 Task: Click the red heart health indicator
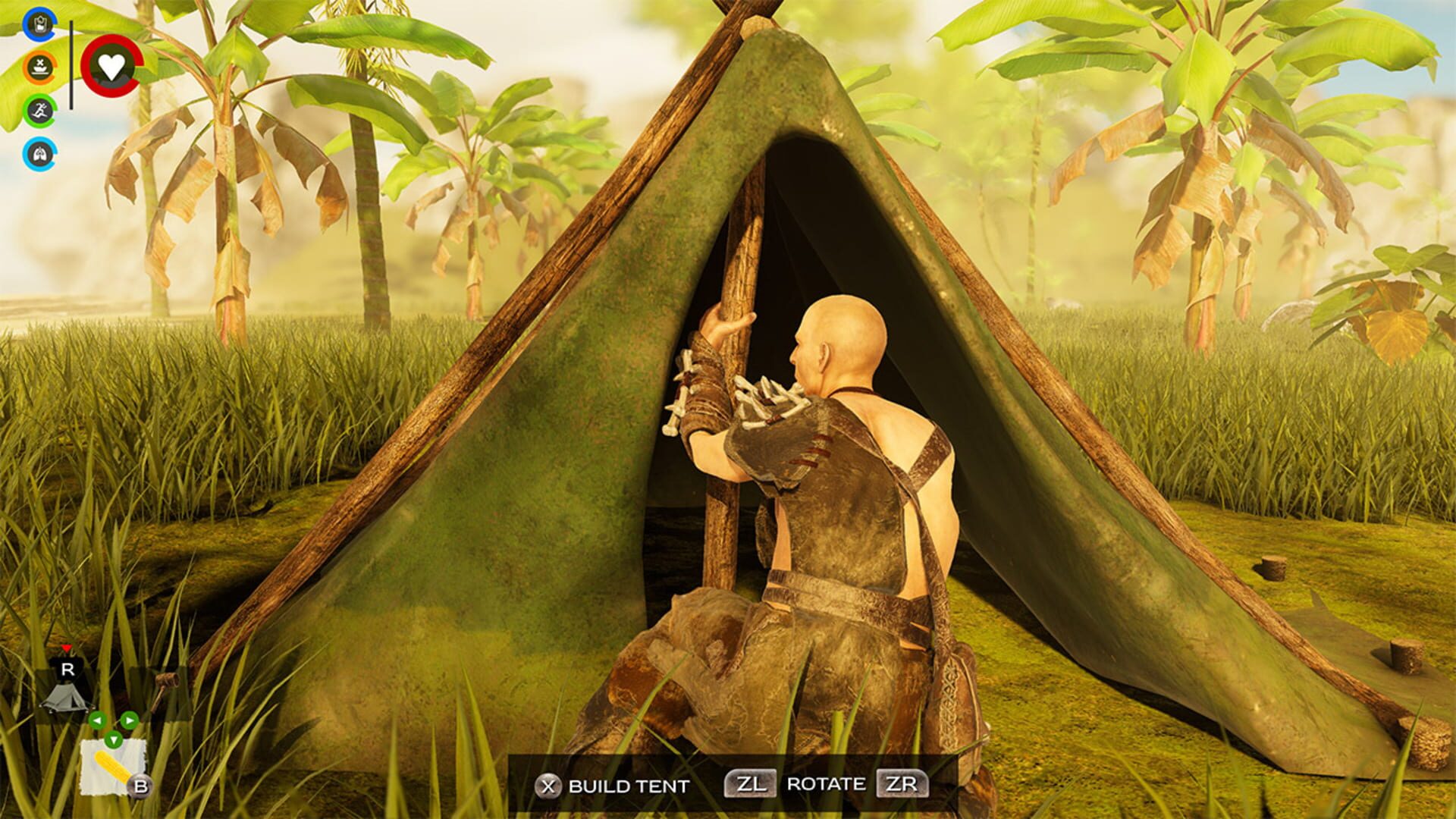[111, 67]
